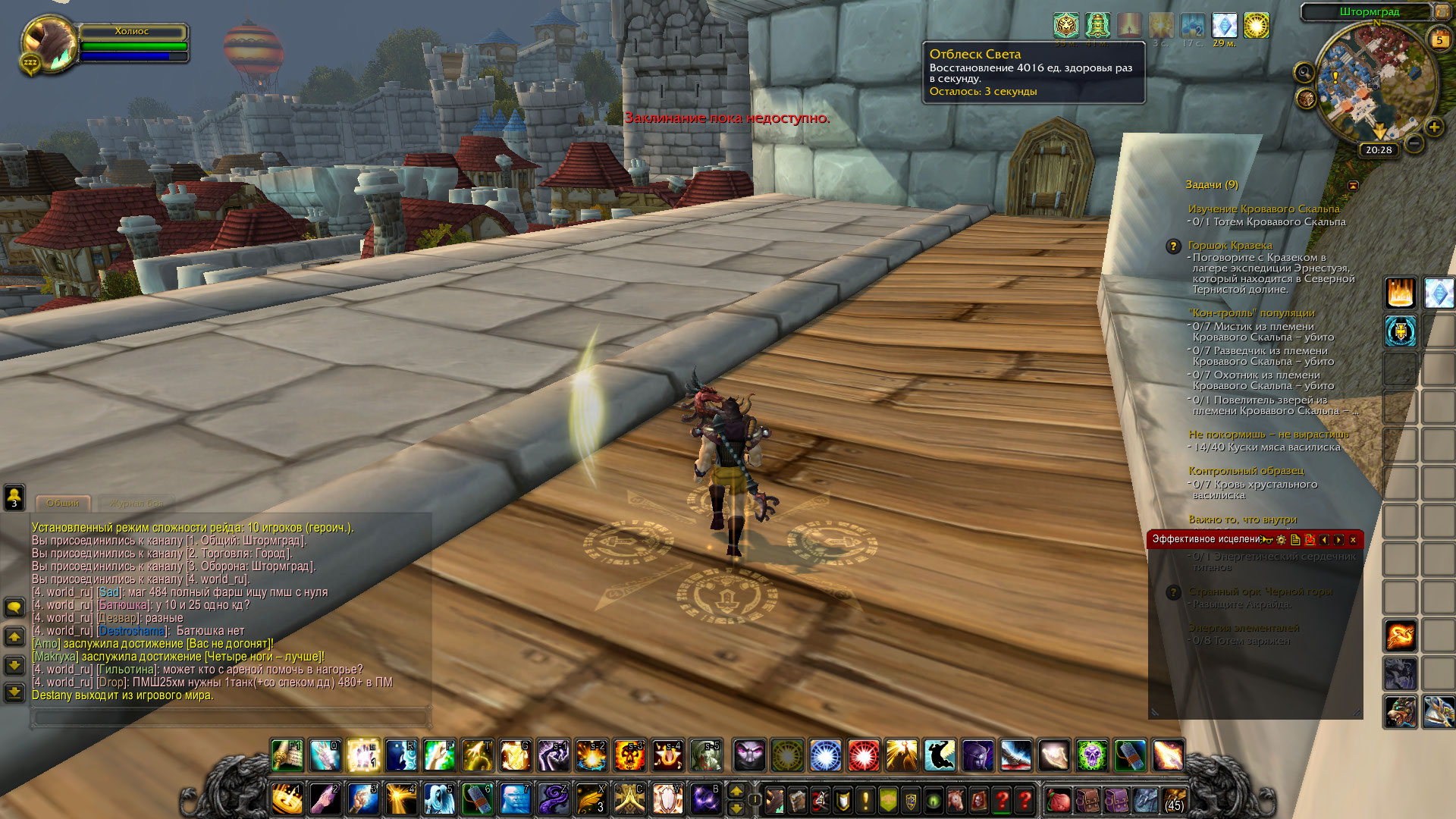Open the horse mounts menu button

pos(955,800)
